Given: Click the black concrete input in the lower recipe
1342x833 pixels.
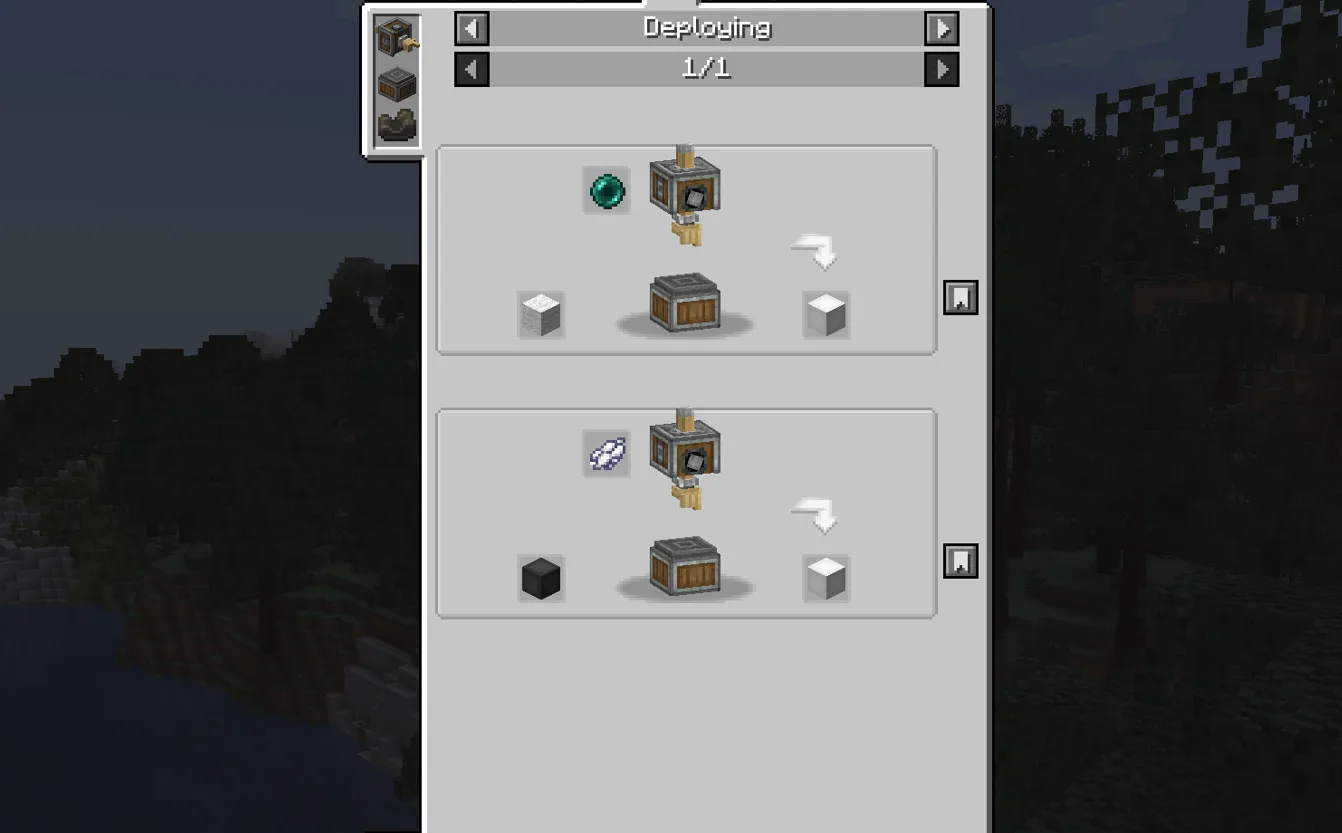Looking at the screenshot, I should click(540, 578).
